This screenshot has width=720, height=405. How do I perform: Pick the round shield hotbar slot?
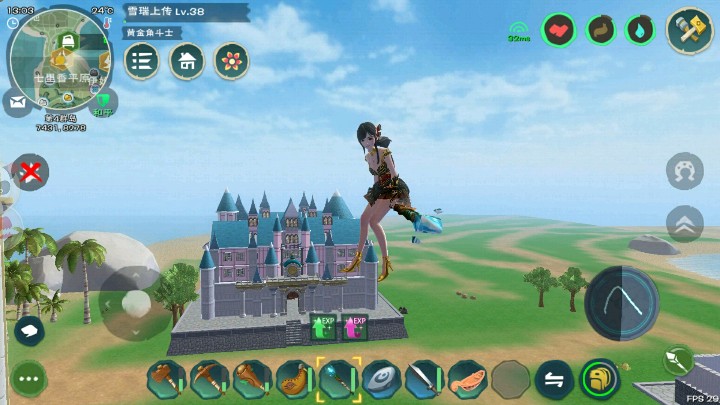click(381, 379)
